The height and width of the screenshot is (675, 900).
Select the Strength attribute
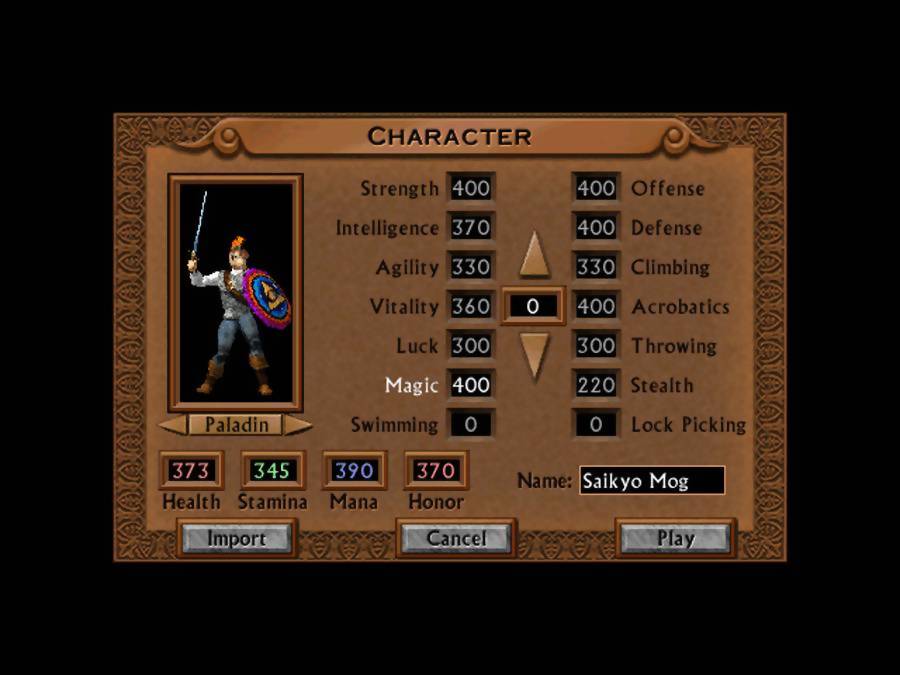[399, 188]
